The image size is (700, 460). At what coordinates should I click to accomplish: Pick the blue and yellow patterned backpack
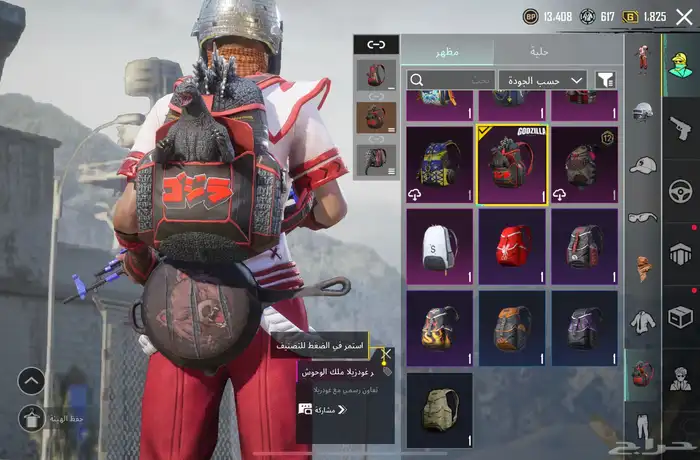[x=440, y=164]
